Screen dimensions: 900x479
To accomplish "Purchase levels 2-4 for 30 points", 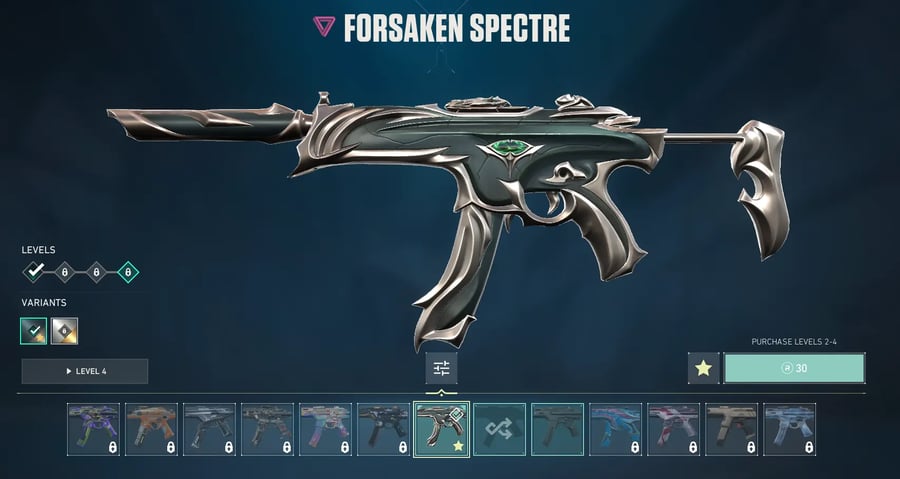I will 794,368.
